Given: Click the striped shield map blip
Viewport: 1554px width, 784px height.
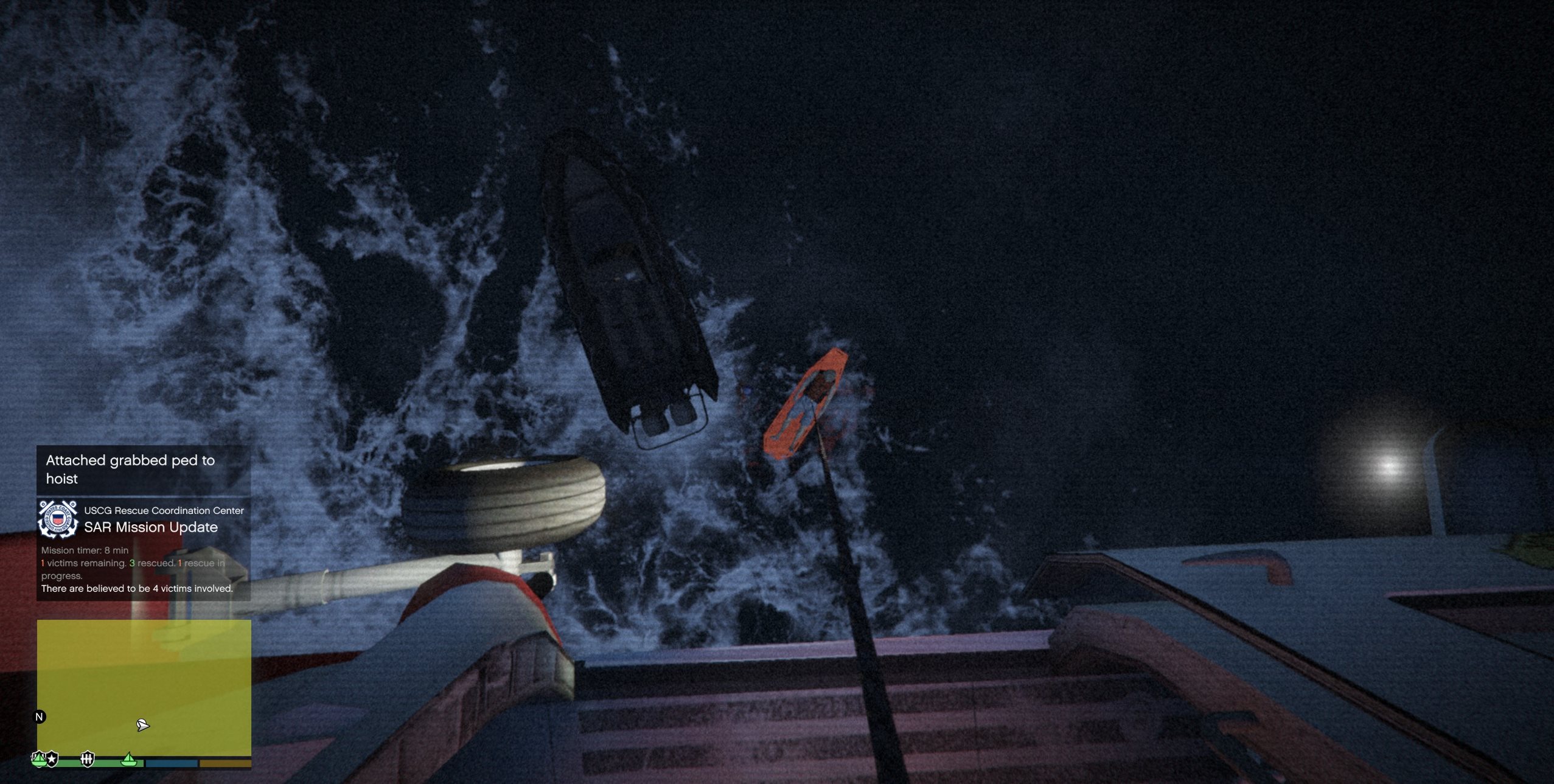Looking at the screenshot, I should pos(88,758).
